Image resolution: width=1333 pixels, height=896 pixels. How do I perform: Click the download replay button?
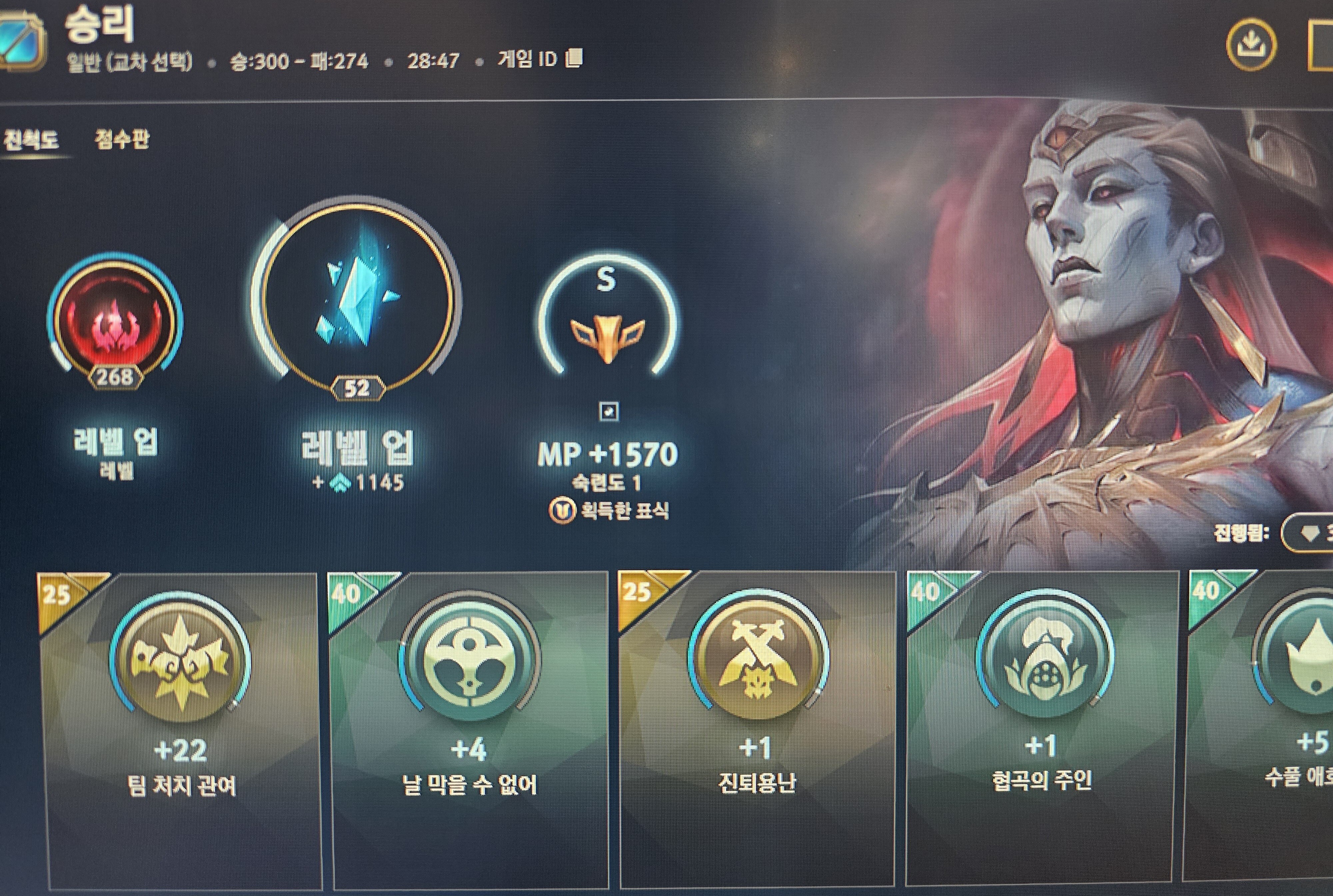click(1250, 45)
